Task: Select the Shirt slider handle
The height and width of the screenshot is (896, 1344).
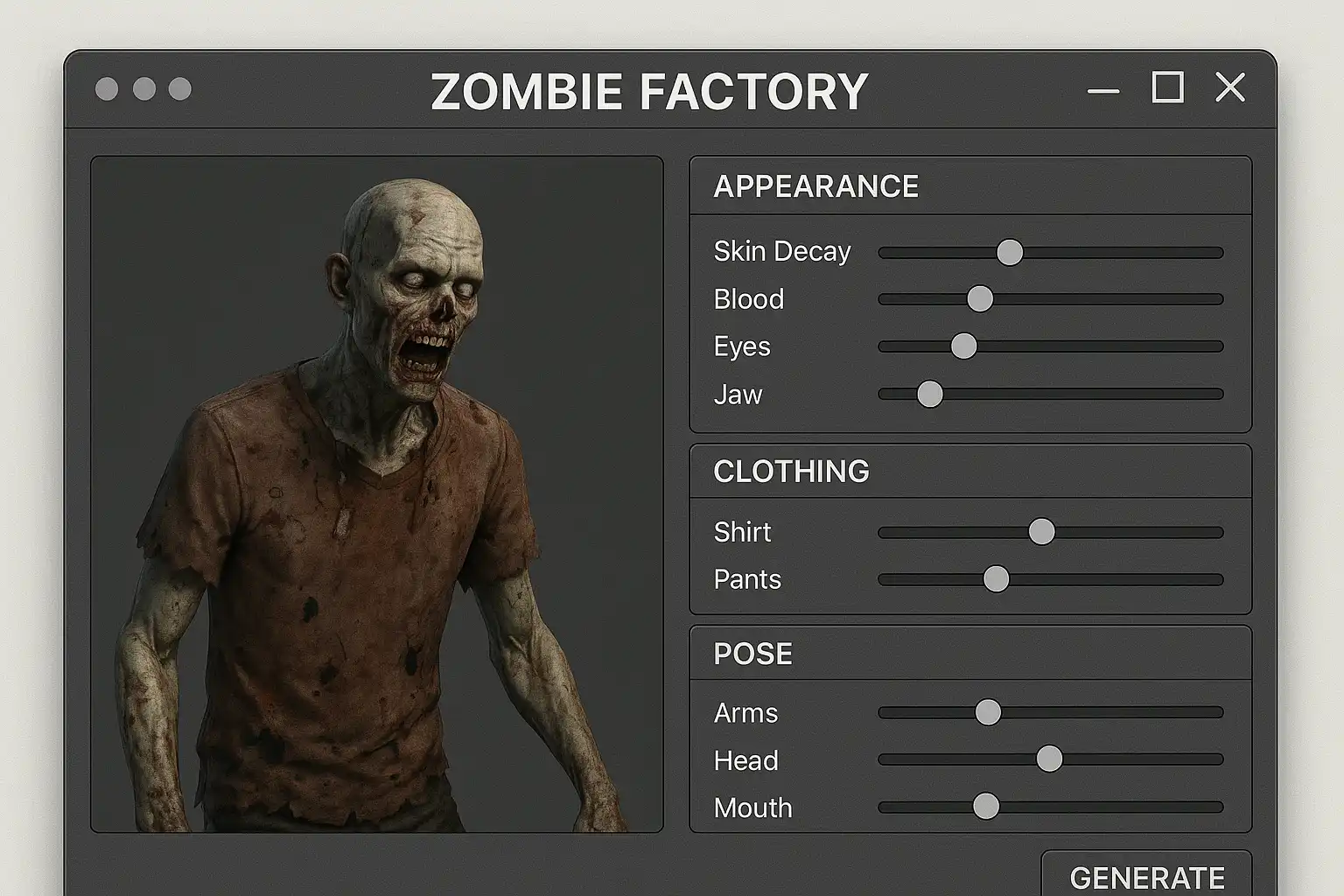Action: pyautogui.click(x=1041, y=532)
